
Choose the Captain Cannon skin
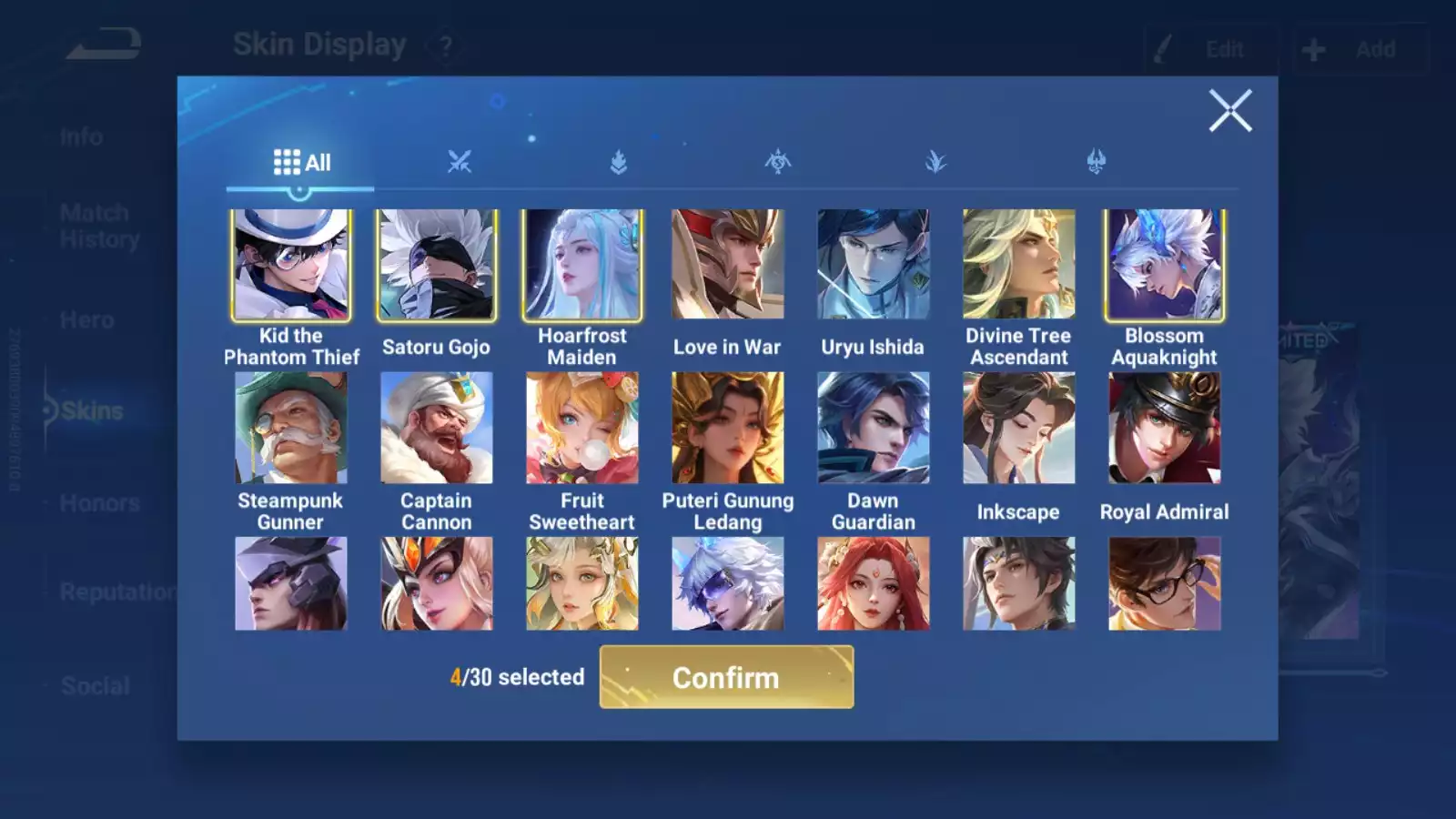(437, 428)
